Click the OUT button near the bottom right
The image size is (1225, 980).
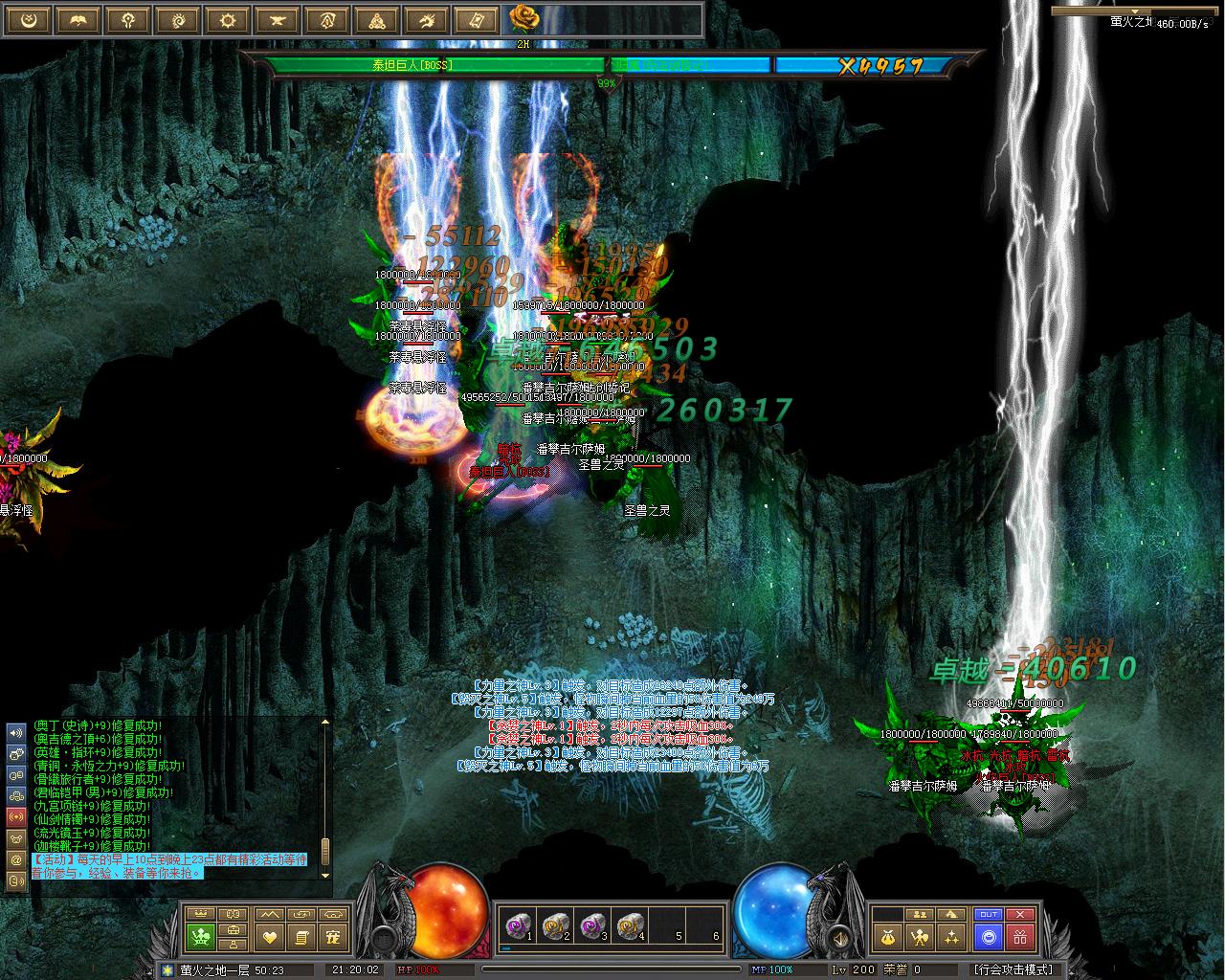tap(989, 914)
